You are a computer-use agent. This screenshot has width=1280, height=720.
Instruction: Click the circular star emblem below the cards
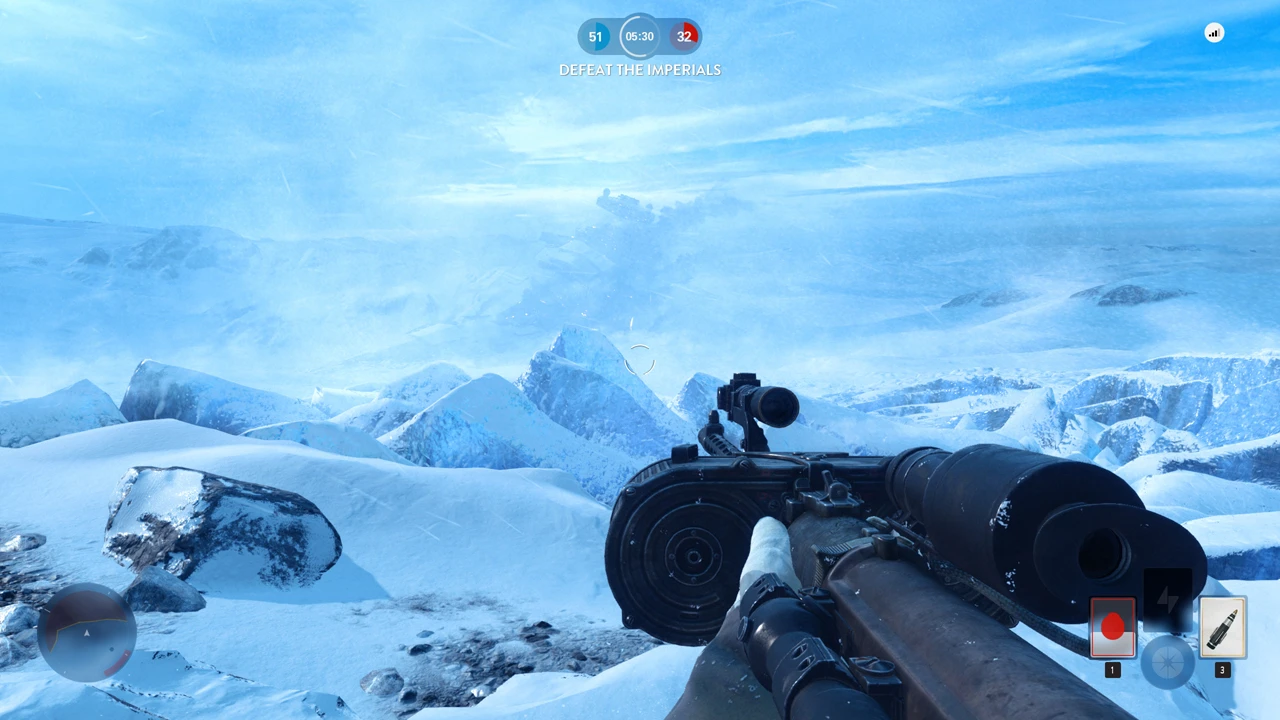coord(1168,660)
